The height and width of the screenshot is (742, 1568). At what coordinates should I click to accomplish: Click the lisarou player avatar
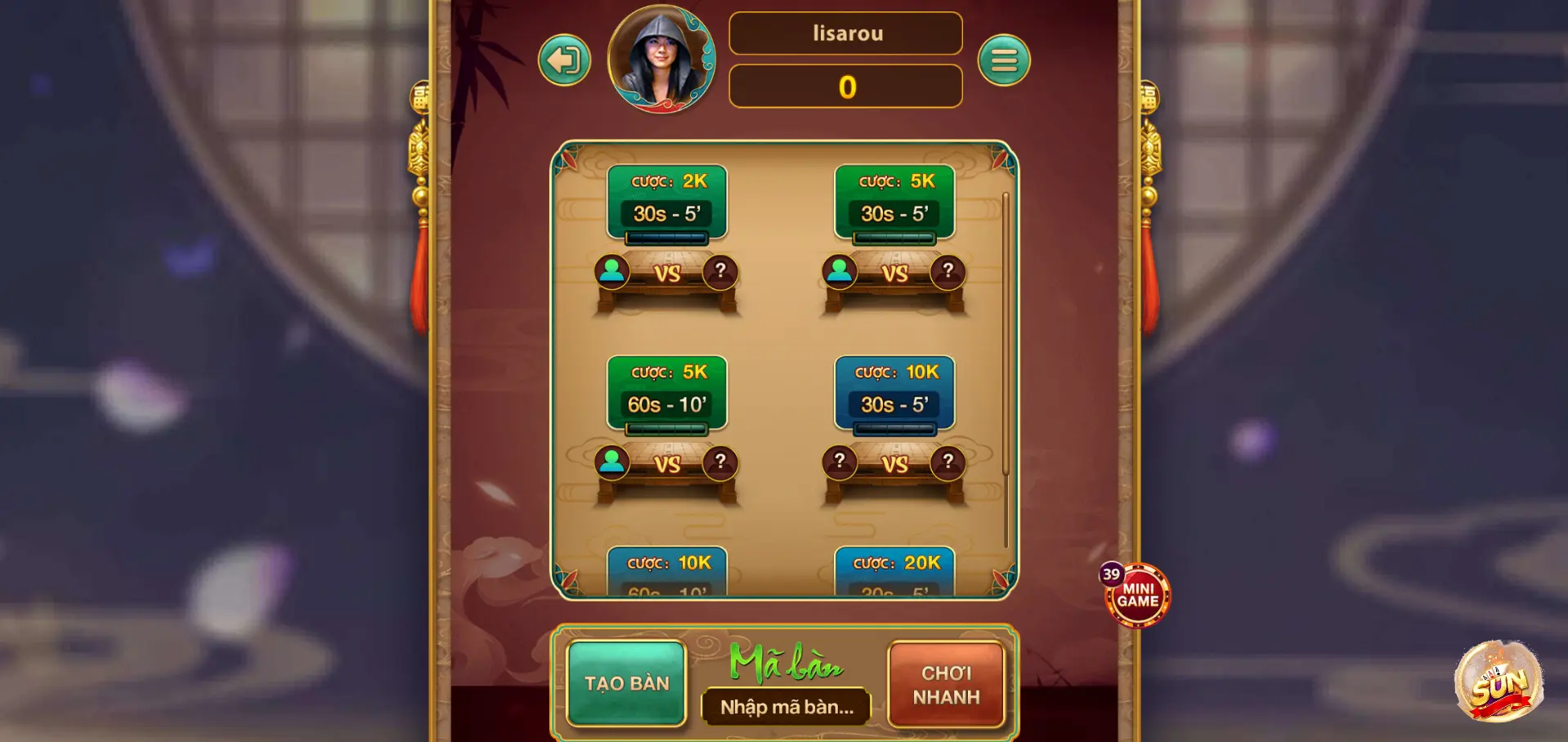click(x=661, y=59)
